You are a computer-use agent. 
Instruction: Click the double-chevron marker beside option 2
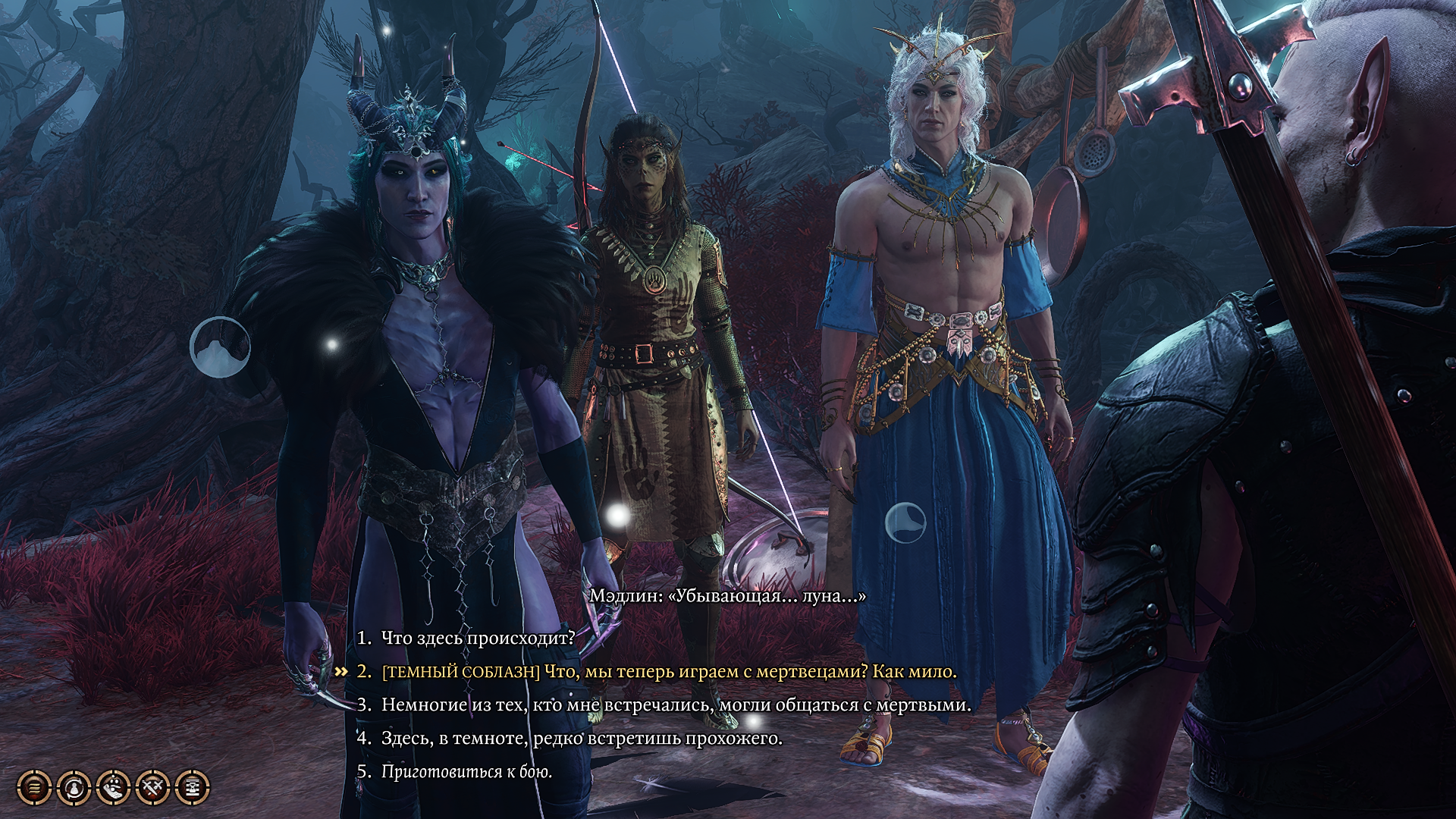pyautogui.click(x=343, y=670)
